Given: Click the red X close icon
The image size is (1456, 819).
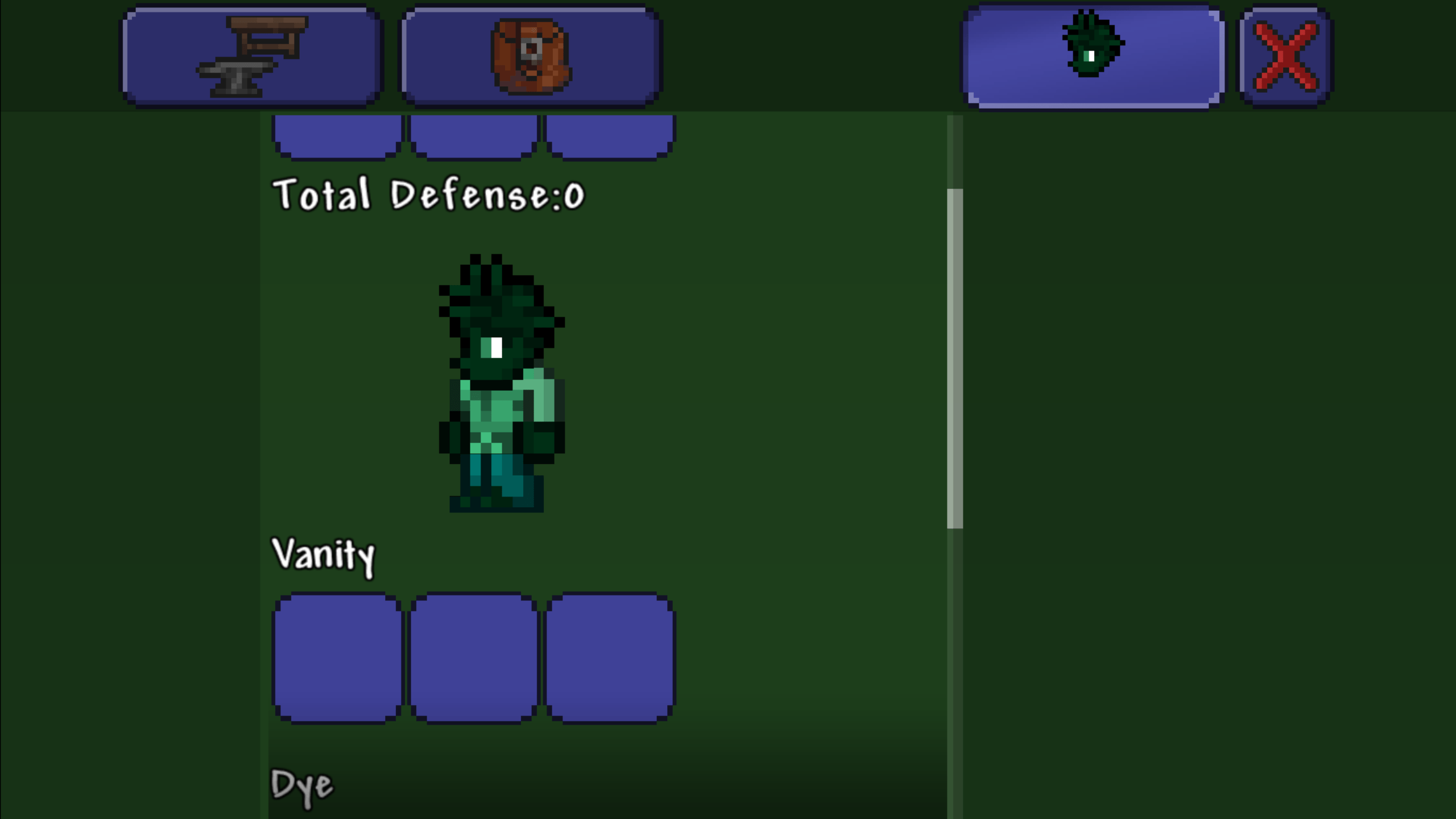Looking at the screenshot, I should pyautogui.click(x=1284, y=54).
